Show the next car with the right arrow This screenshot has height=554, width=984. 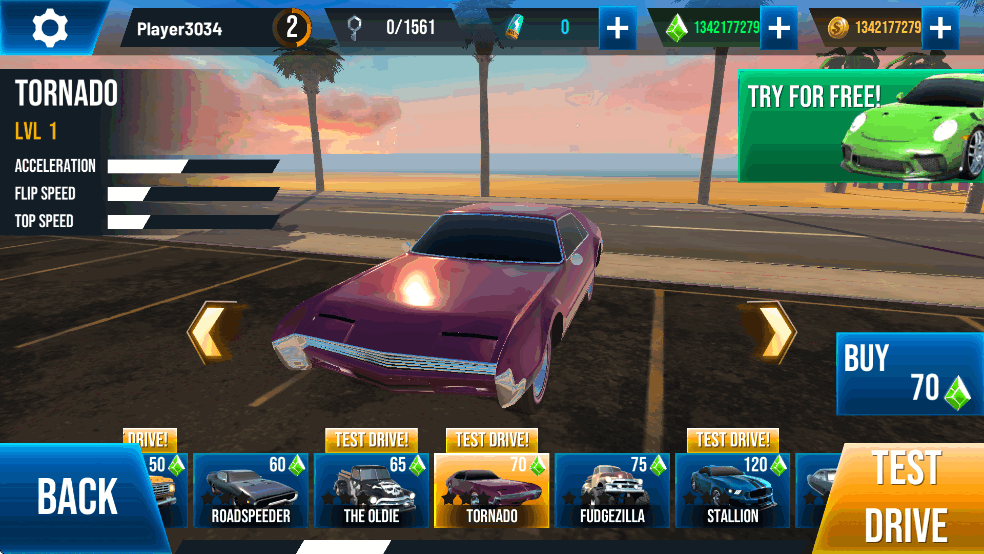(771, 332)
